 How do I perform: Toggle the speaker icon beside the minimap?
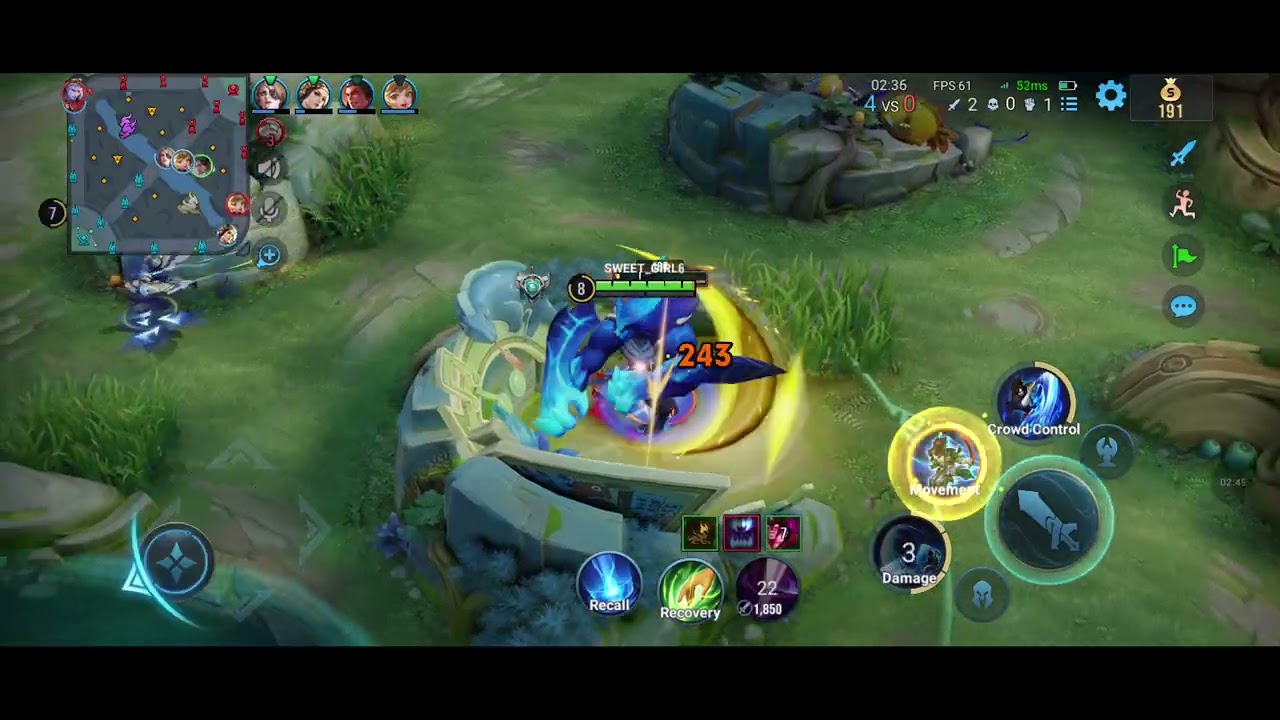point(268,168)
